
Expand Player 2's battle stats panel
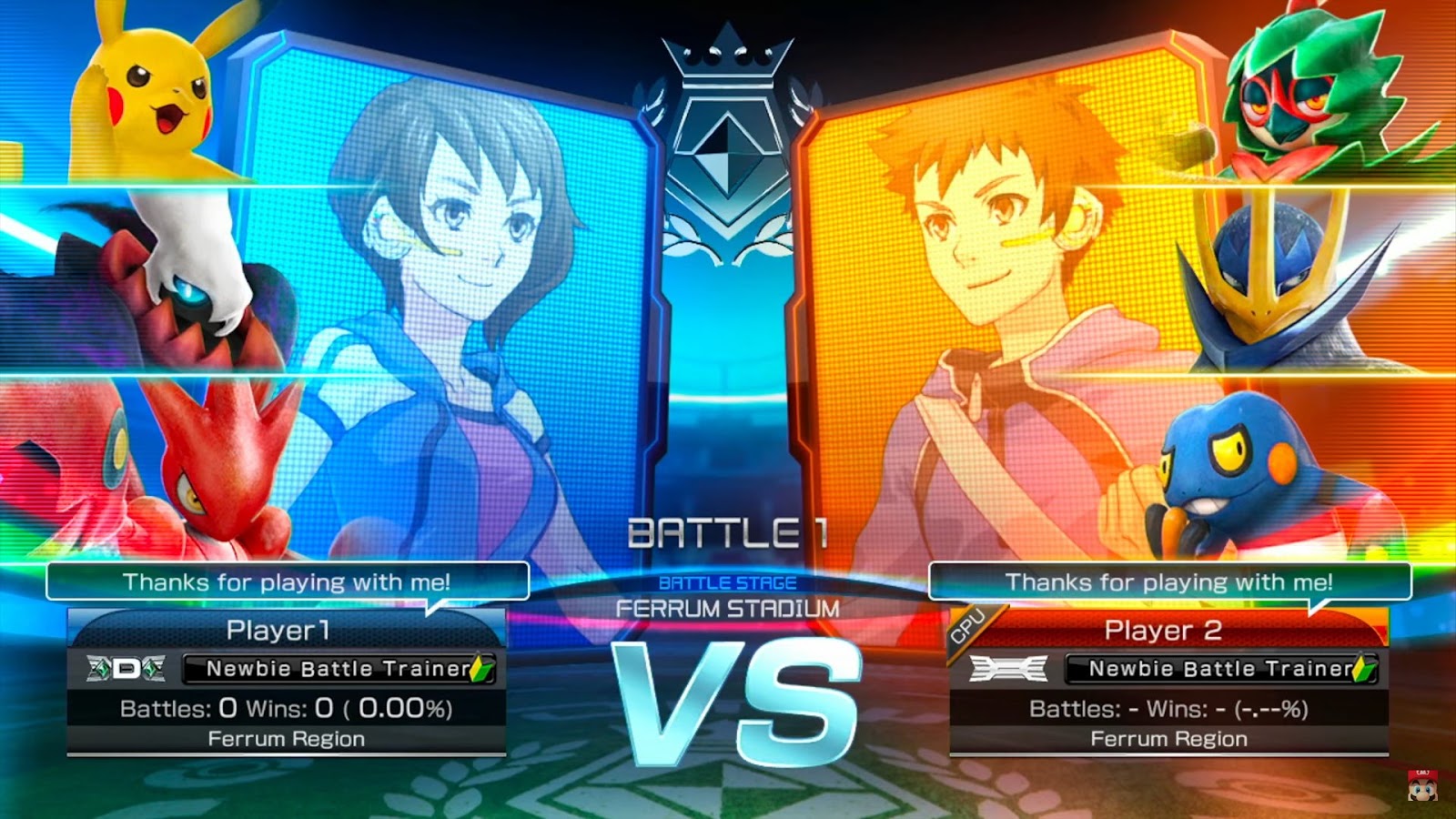(1169, 705)
